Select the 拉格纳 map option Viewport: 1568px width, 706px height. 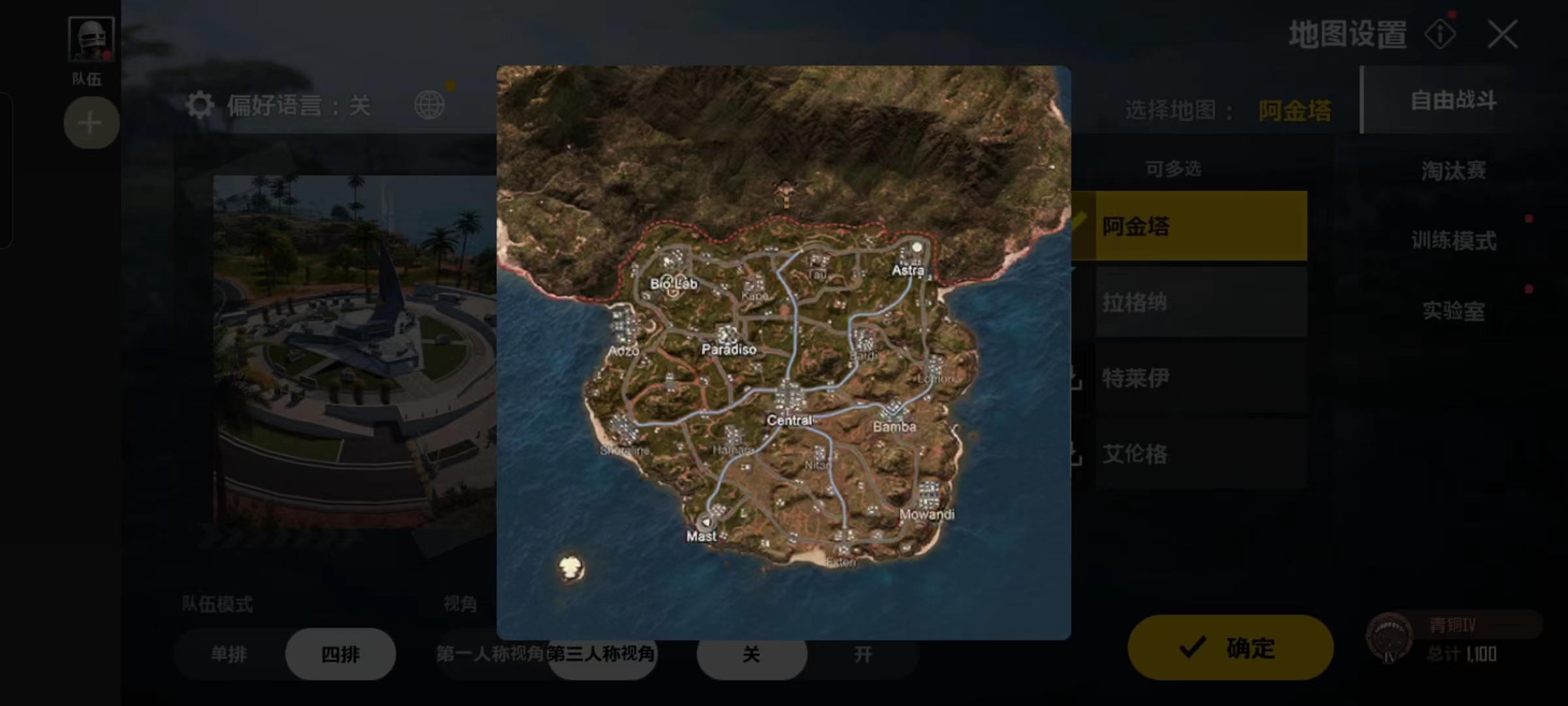click(x=1201, y=302)
